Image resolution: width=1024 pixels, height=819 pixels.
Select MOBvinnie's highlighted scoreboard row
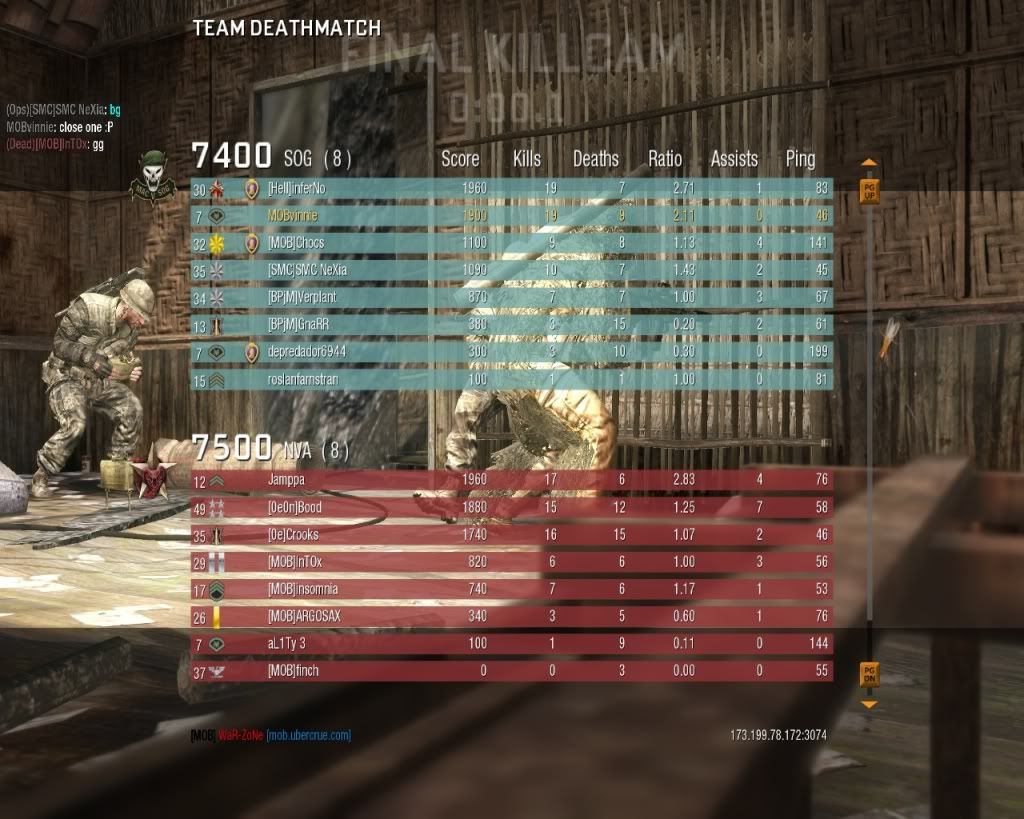511,215
